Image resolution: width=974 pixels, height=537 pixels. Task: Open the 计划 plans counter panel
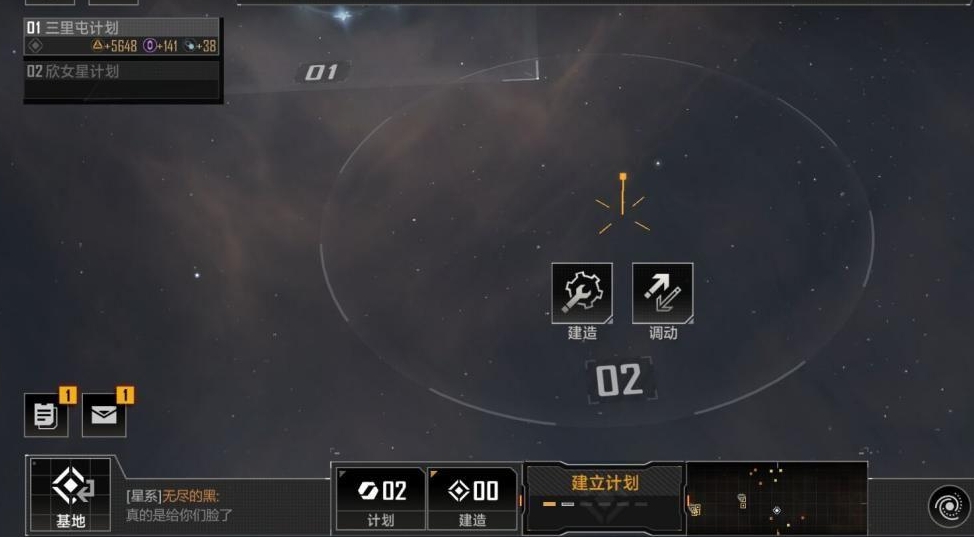pyautogui.click(x=380, y=497)
